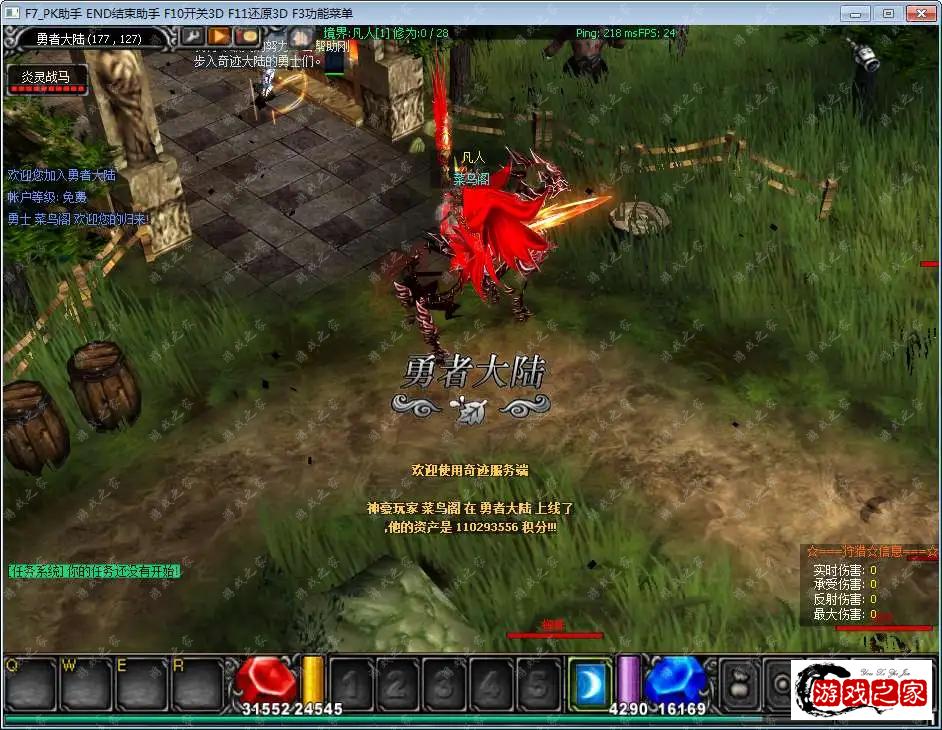Select skill slot number 3
This screenshot has width=942, height=730.
(444, 683)
